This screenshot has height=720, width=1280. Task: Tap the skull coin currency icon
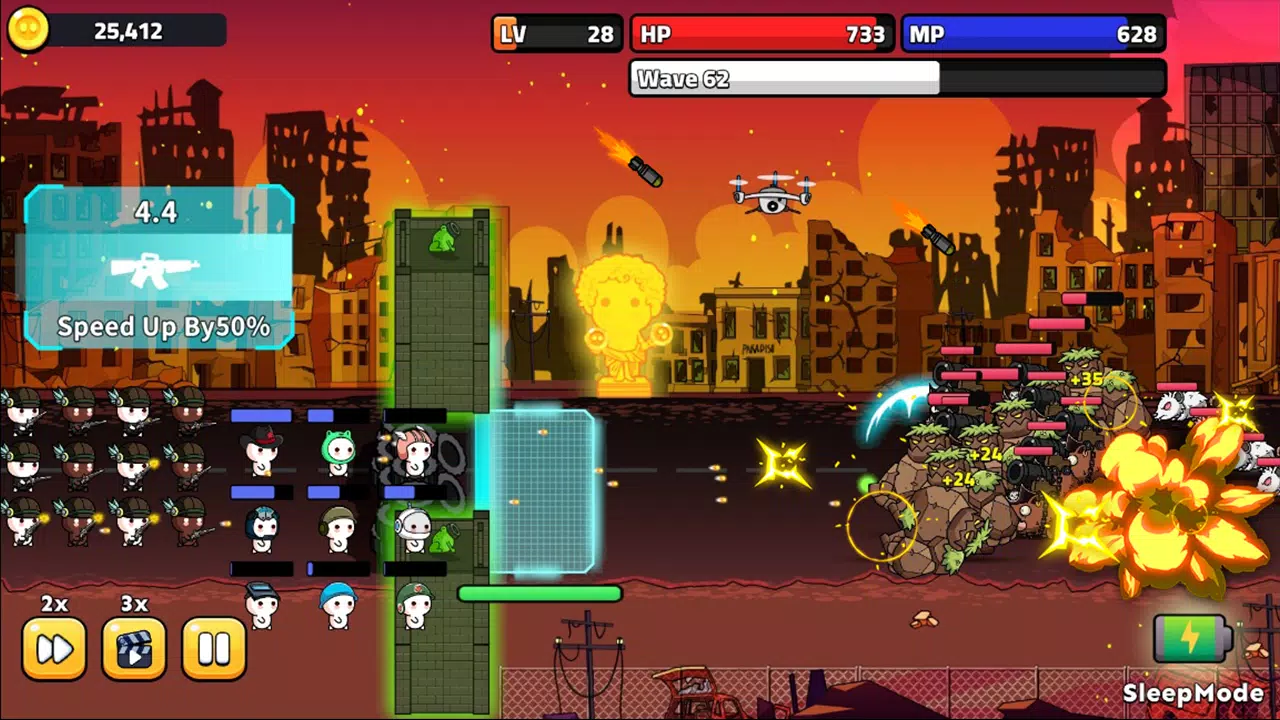coord(27,29)
